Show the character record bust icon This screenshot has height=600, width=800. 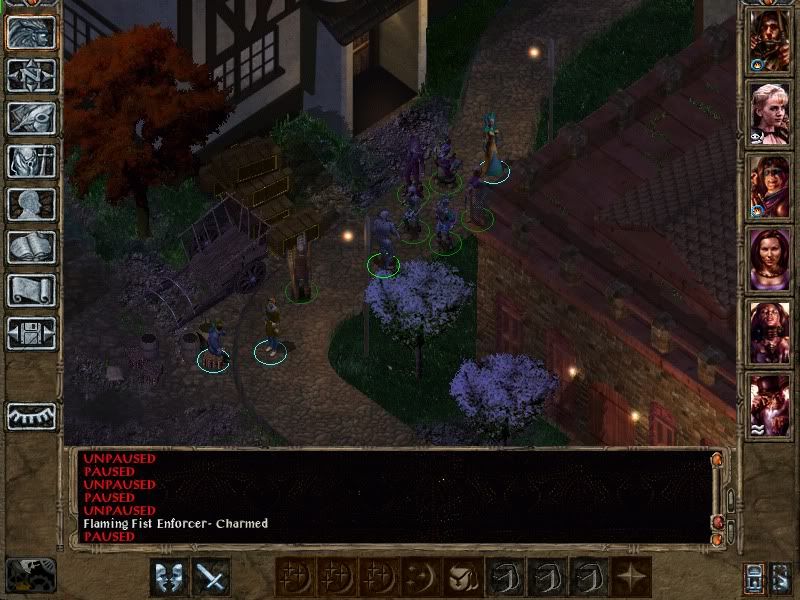pos(31,204)
